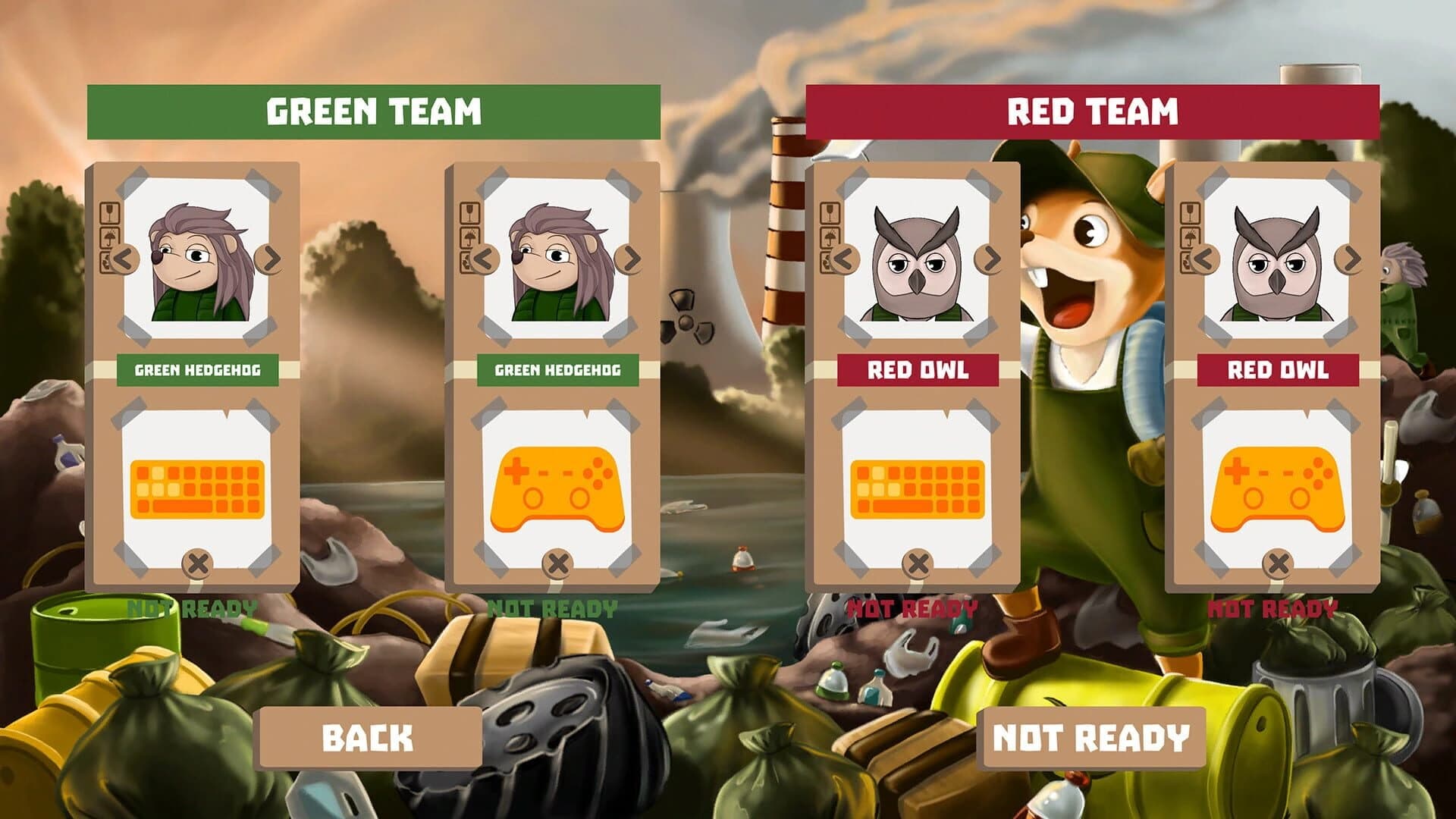Remove the first Red Owl player via the X icon

[x=917, y=563]
